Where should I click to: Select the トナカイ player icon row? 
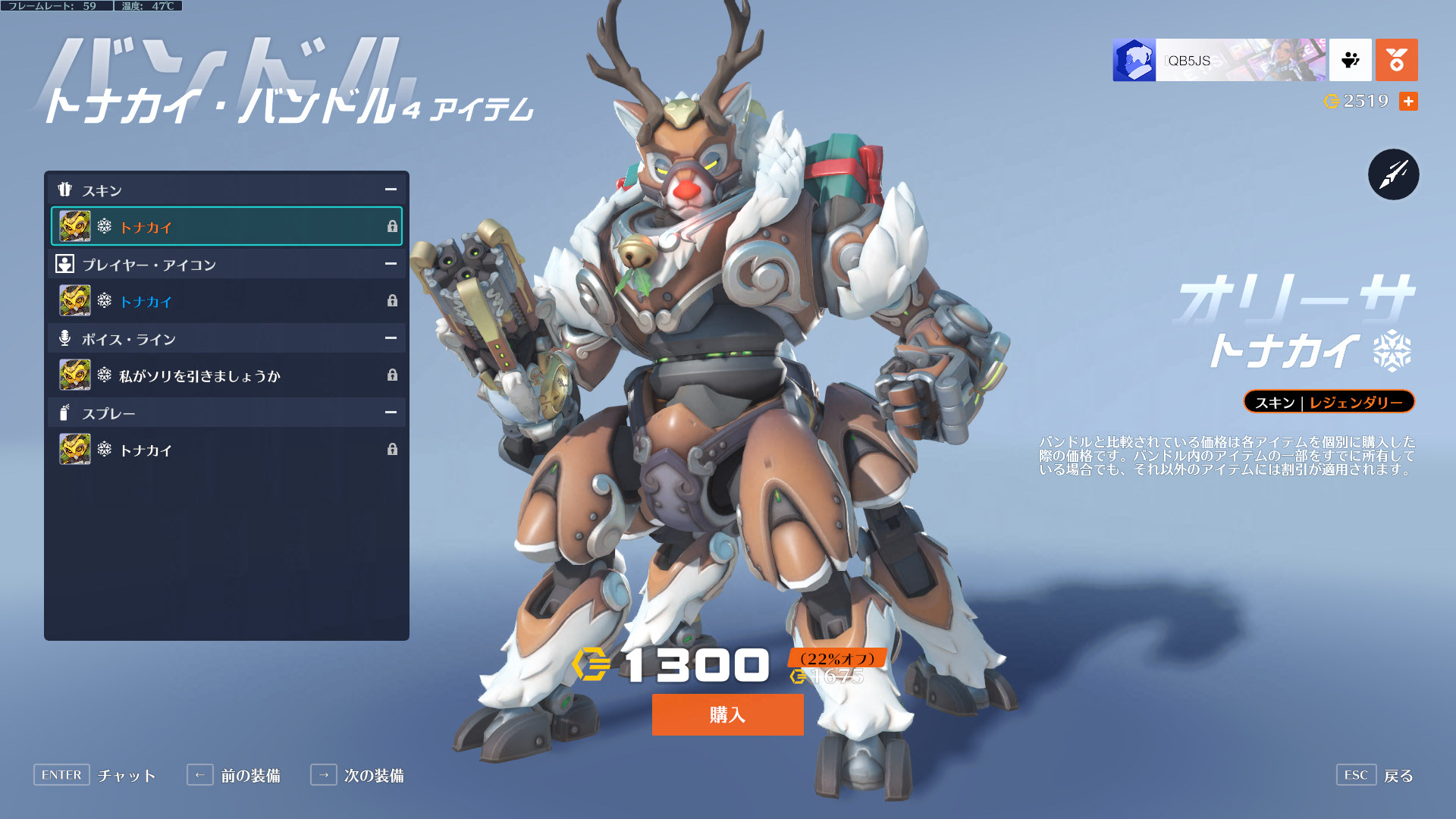[226, 301]
